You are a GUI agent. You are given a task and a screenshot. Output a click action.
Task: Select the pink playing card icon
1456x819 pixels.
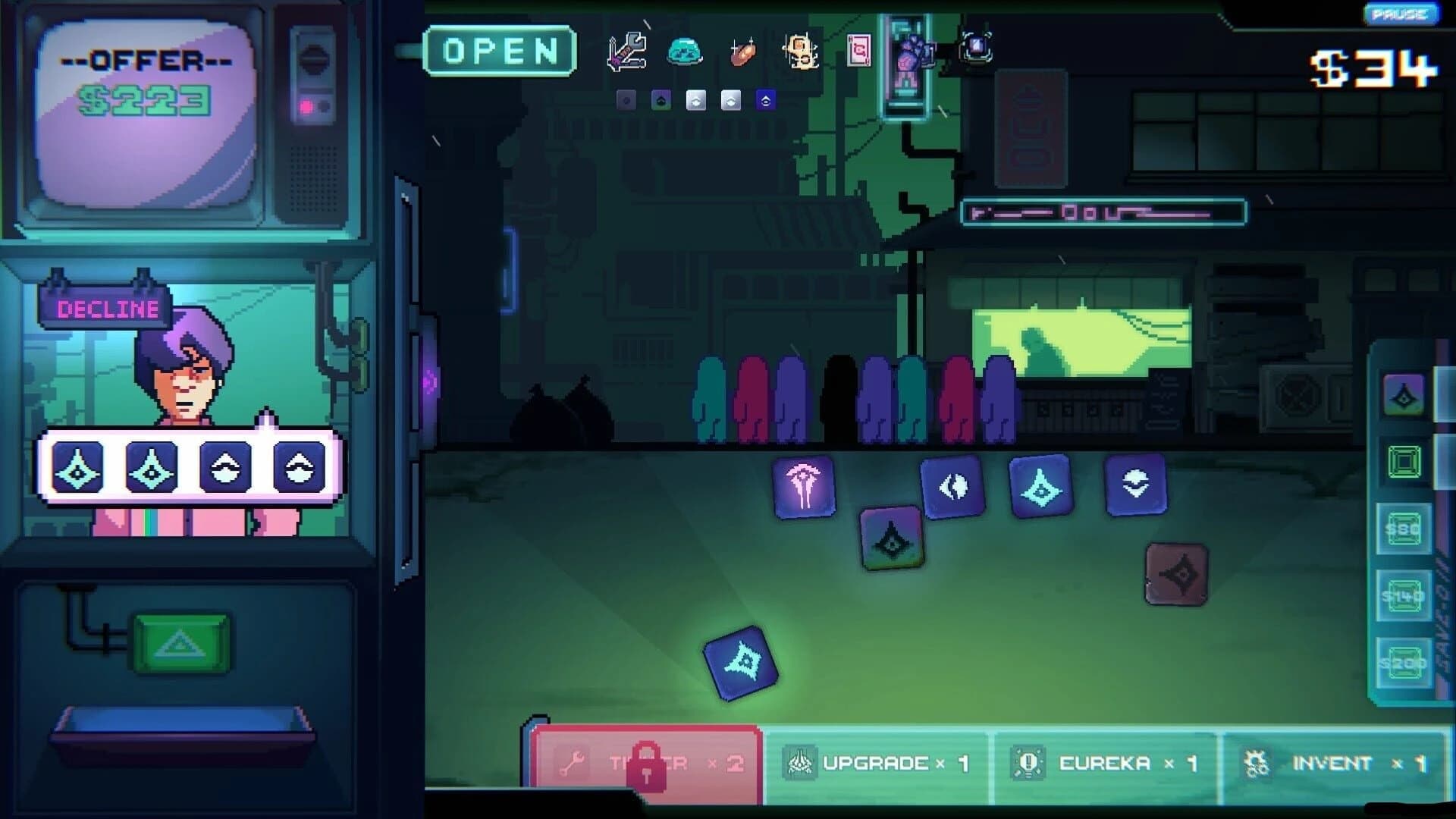click(858, 50)
